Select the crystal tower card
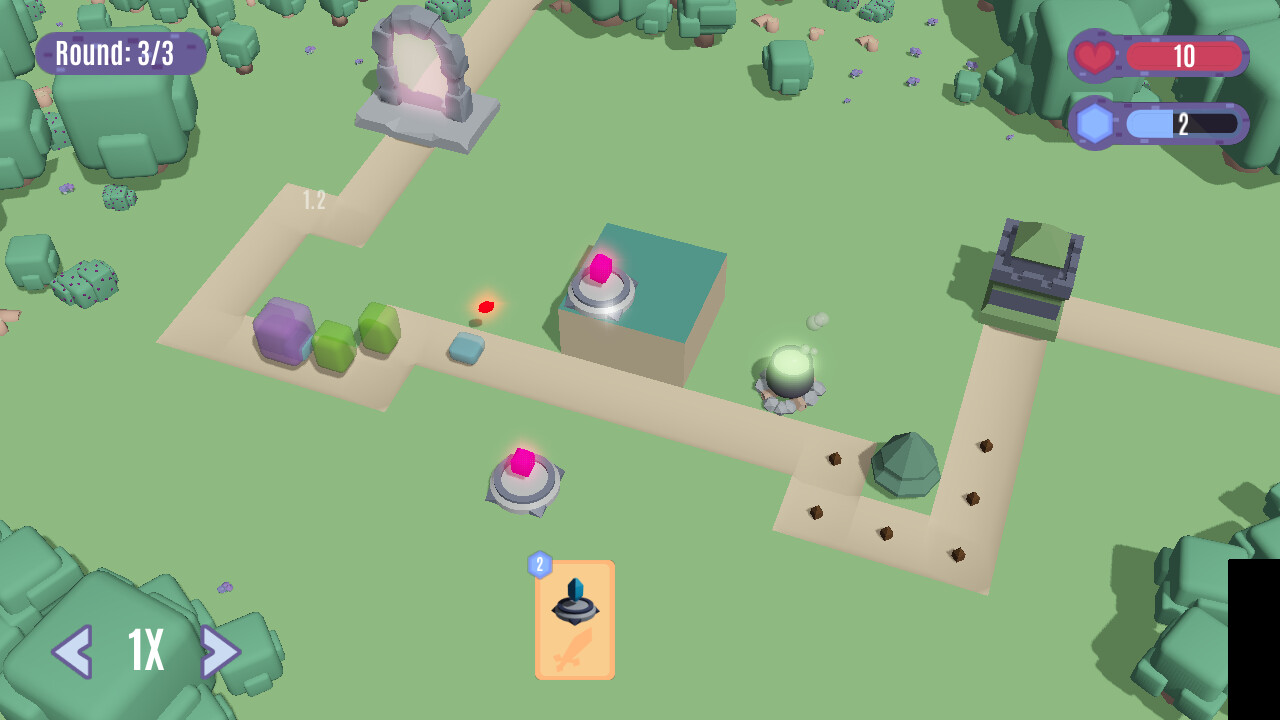The width and height of the screenshot is (1280, 720). click(x=574, y=618)
